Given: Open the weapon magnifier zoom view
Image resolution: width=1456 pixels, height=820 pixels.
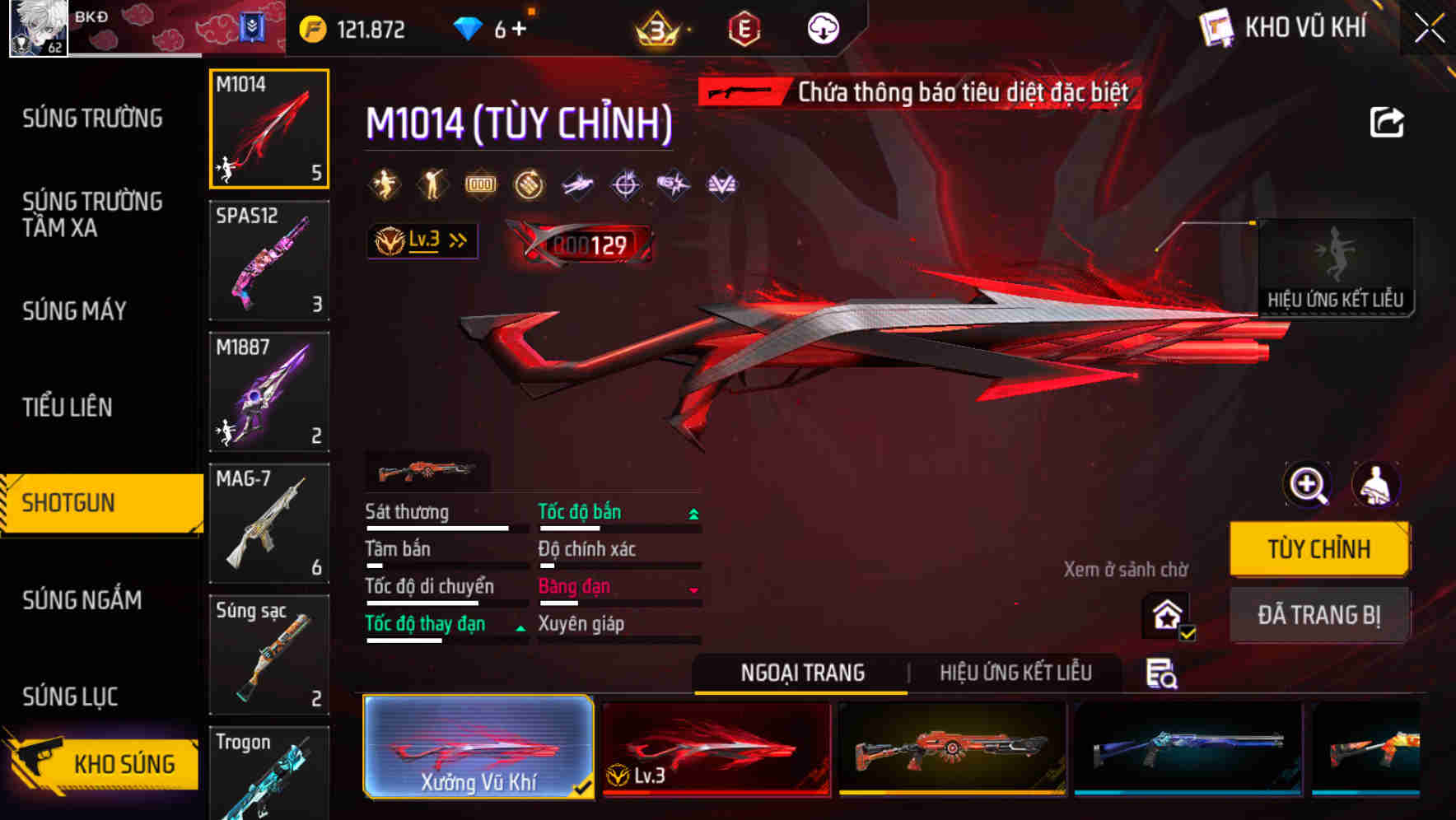Looking at the screenshot, I should (1307, 485).
